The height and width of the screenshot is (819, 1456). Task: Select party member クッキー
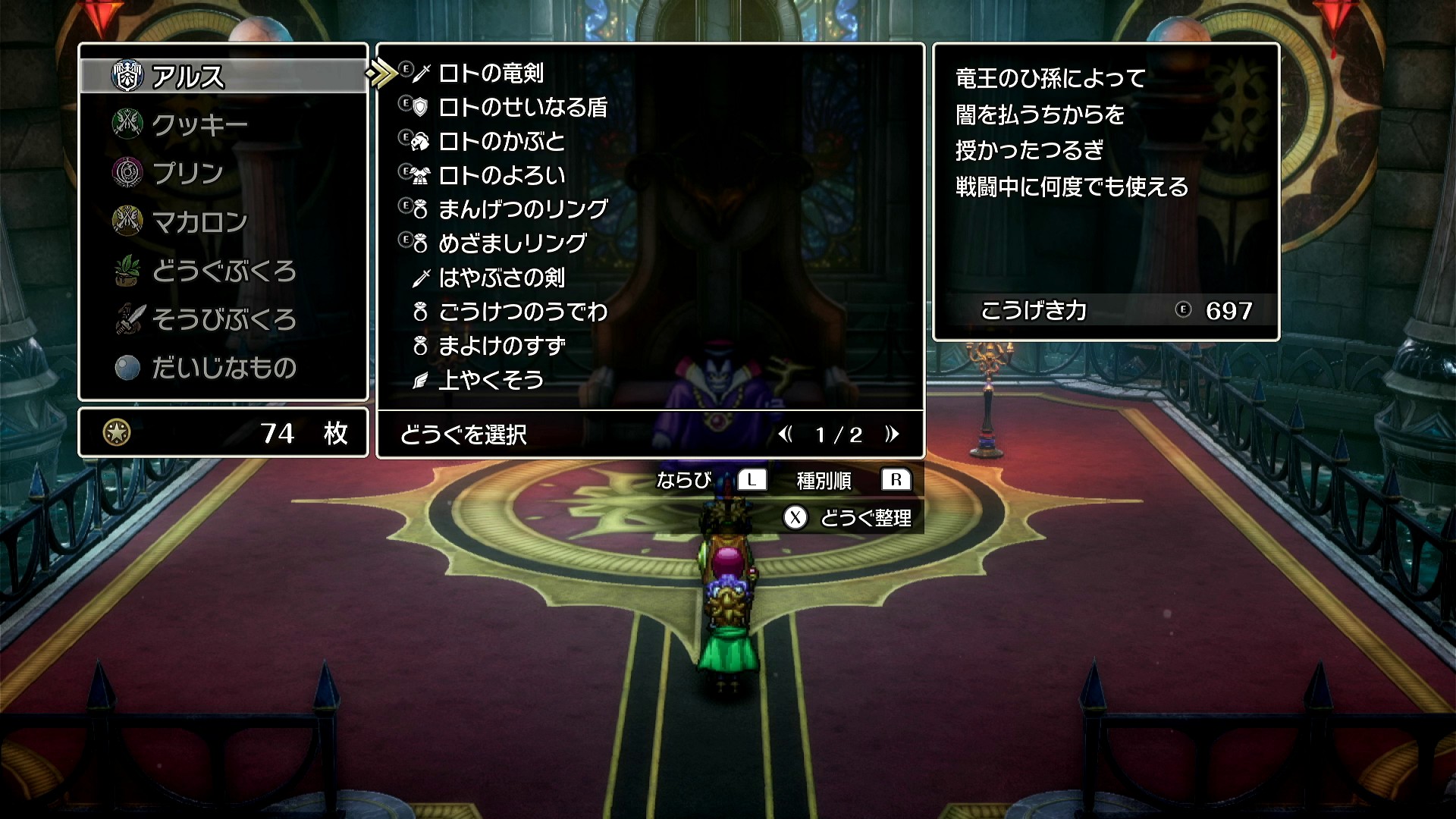click(199, 124)
